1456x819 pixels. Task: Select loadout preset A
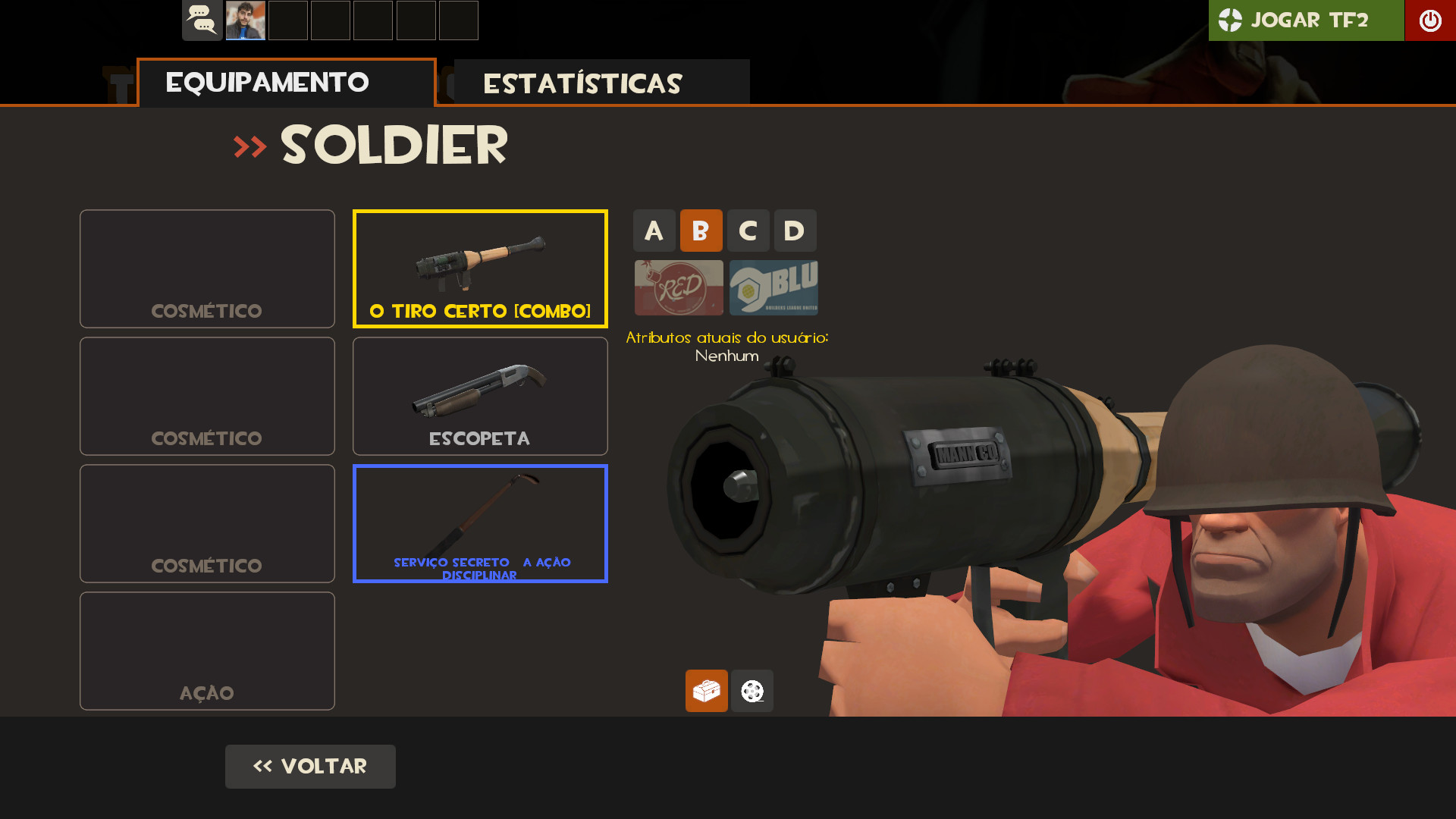[654, 231]
